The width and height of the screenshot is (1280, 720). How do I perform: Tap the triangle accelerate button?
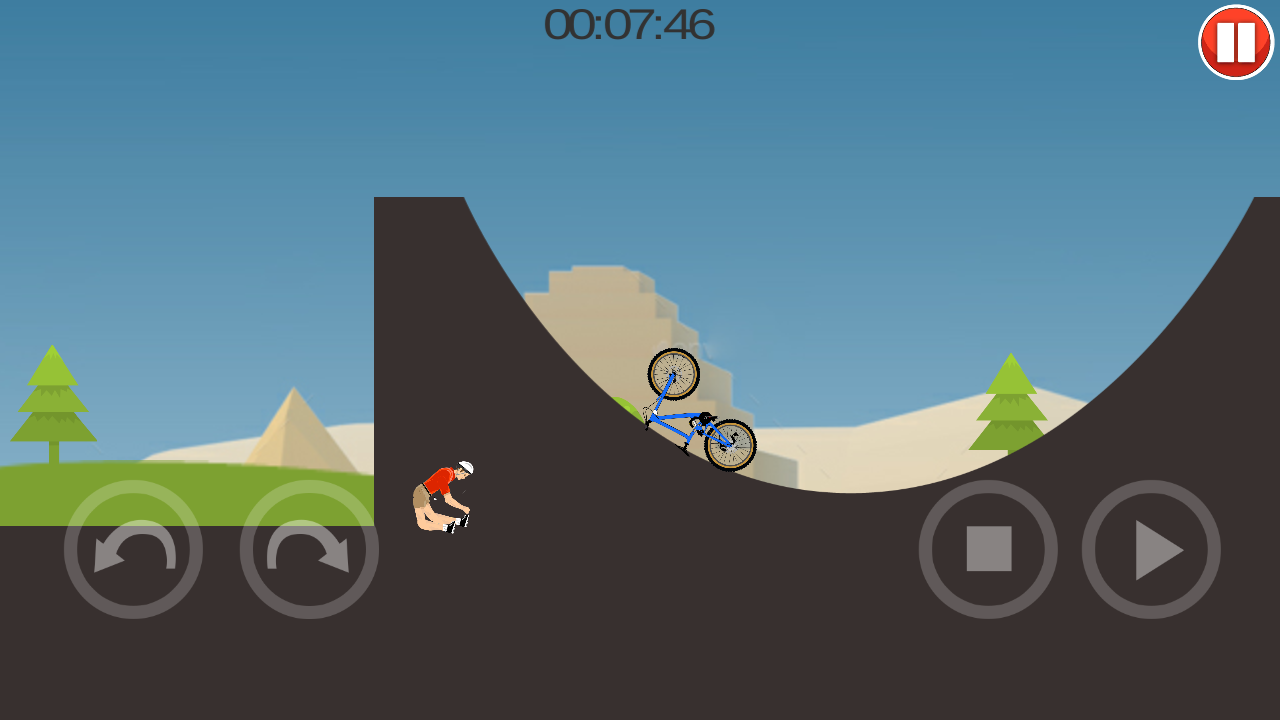(x=1151, y=549)
